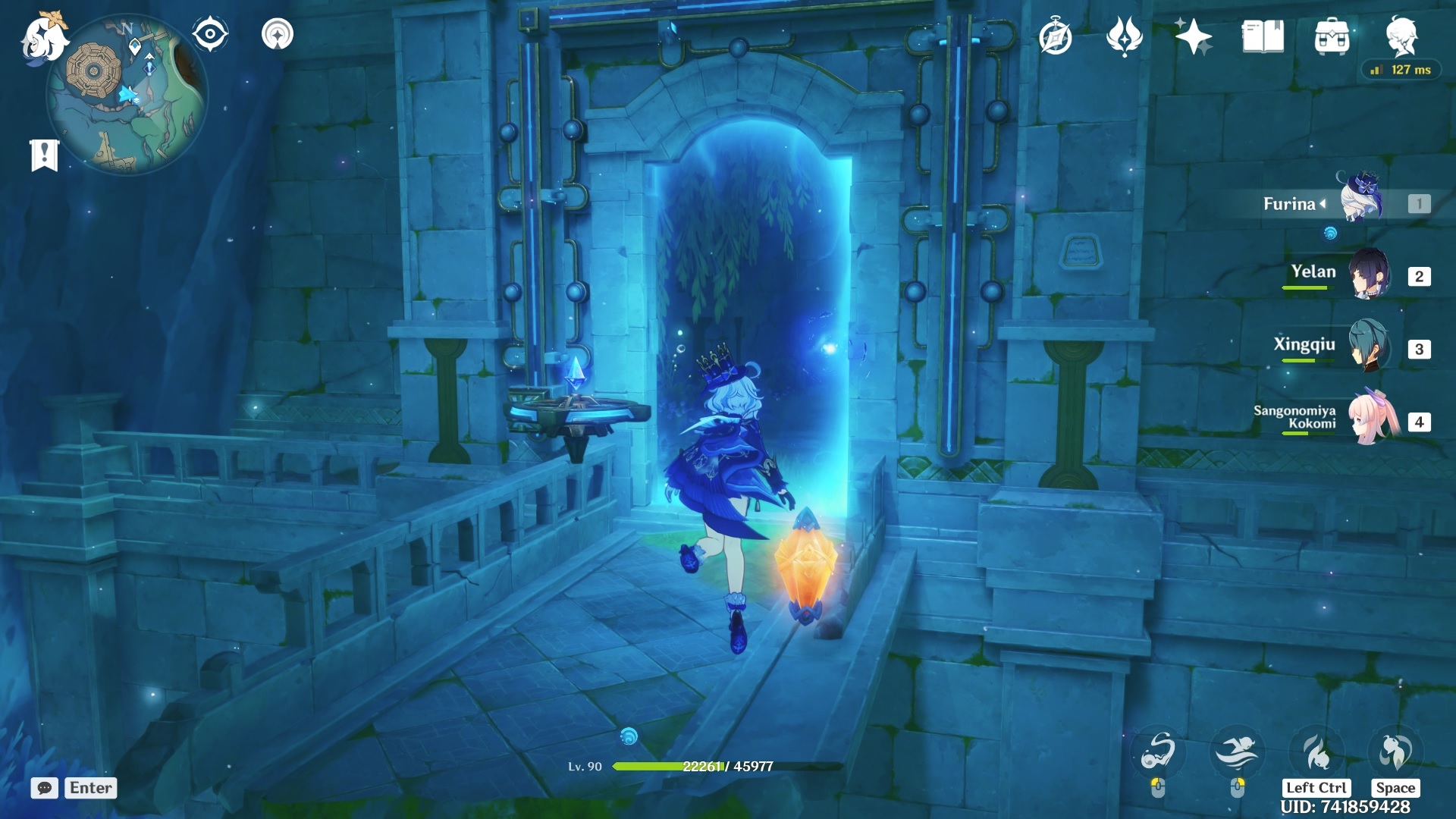Switch to Xingqiu
1456x819 pixels.
tap(1369, 347)
